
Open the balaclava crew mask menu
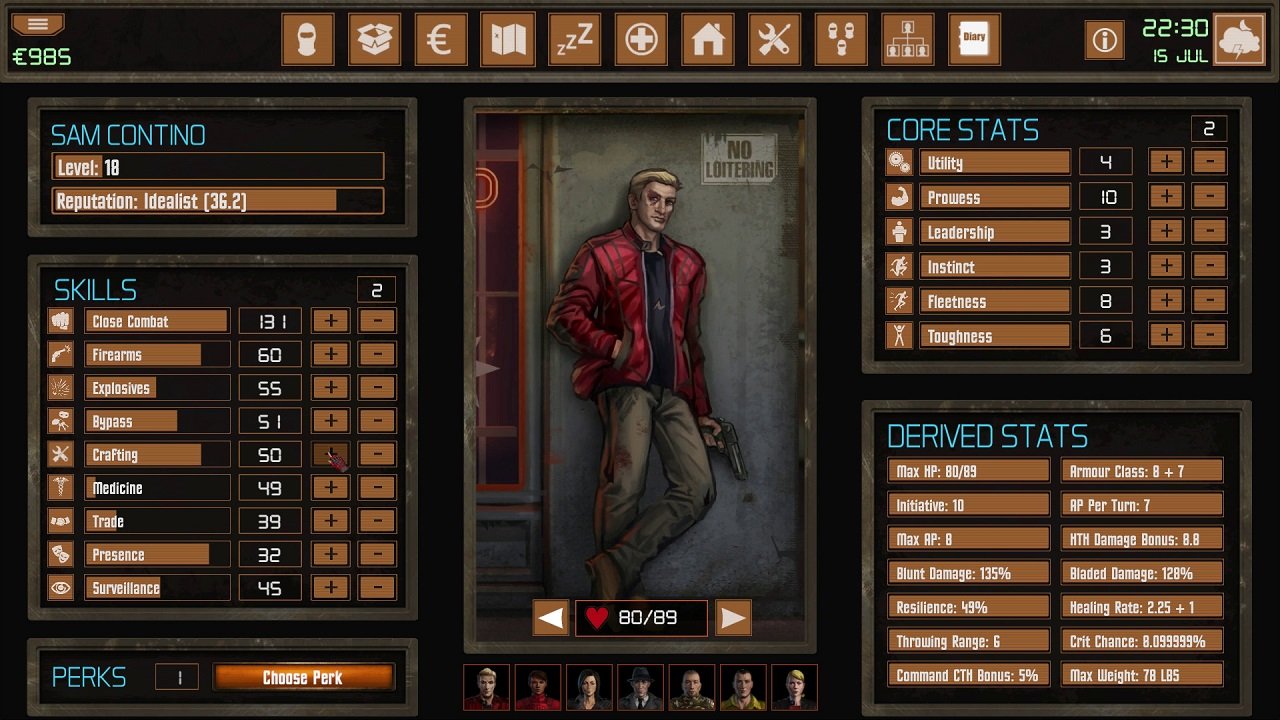[307, 39]
